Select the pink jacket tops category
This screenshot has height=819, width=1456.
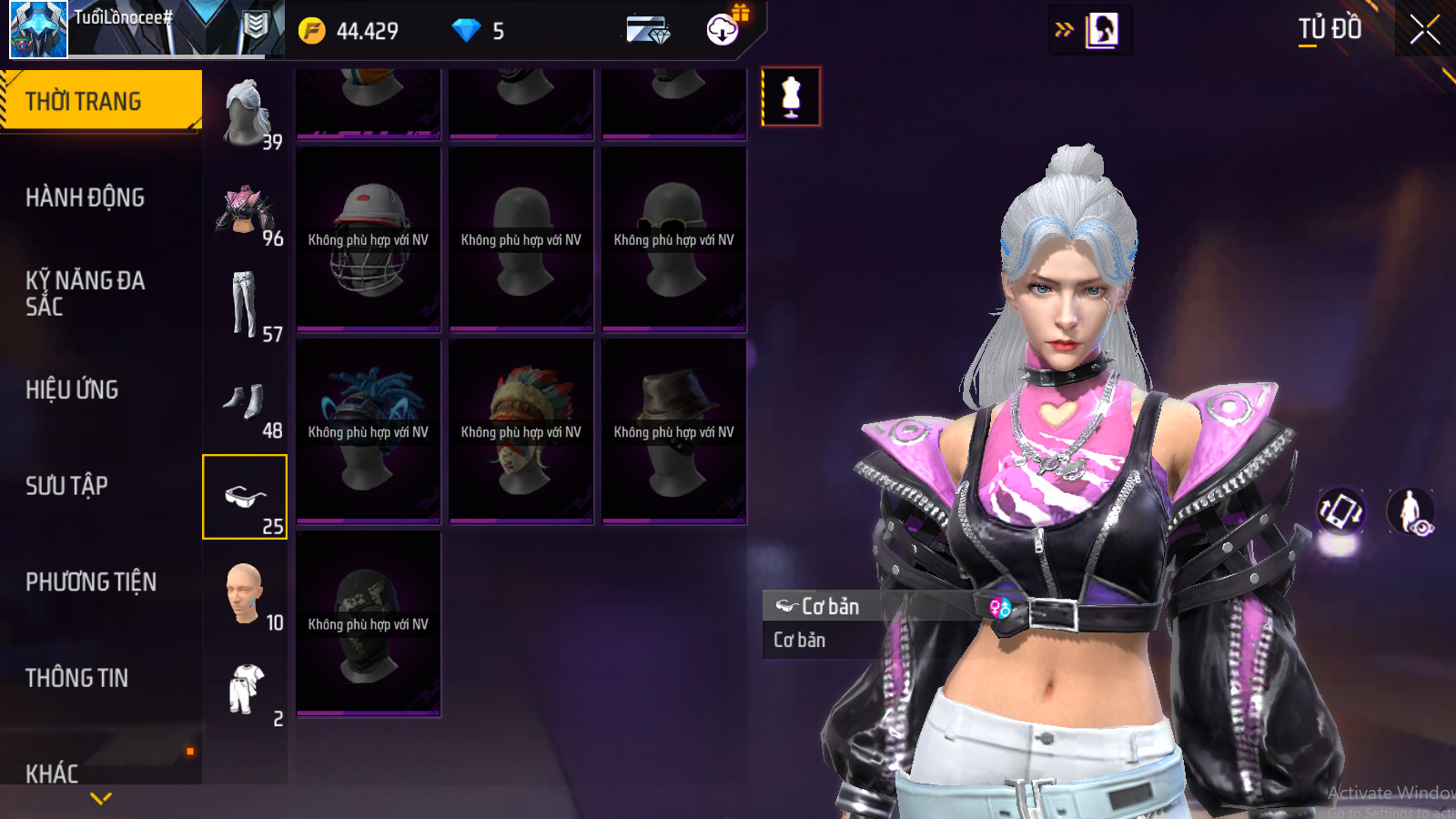[245, 210]
